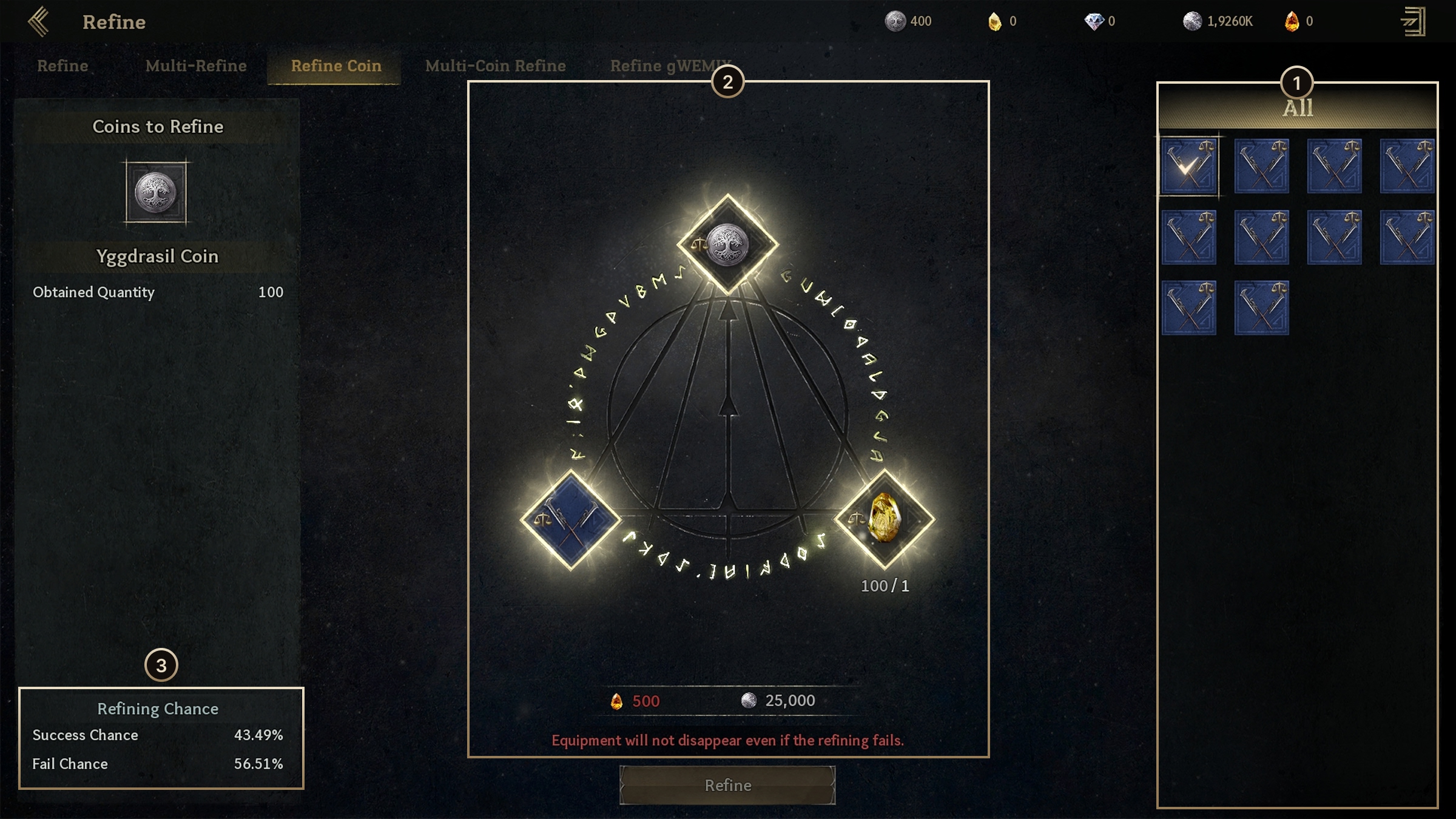Select the blue equipment diamond slot
The height and width of the screenshot is (819, 1456).
570,520
